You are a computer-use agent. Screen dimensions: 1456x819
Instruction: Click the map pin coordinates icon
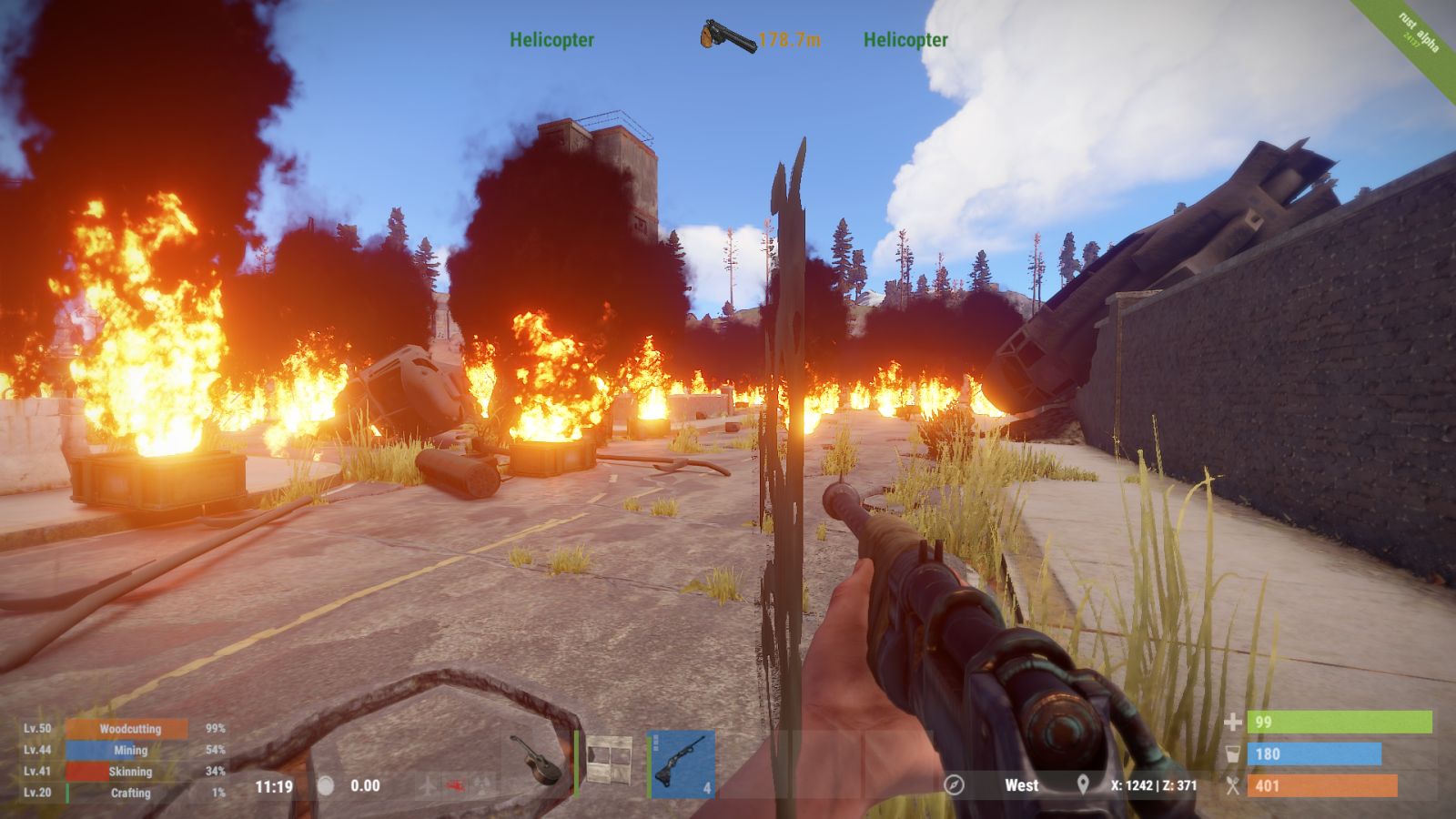pos(1083,784)
